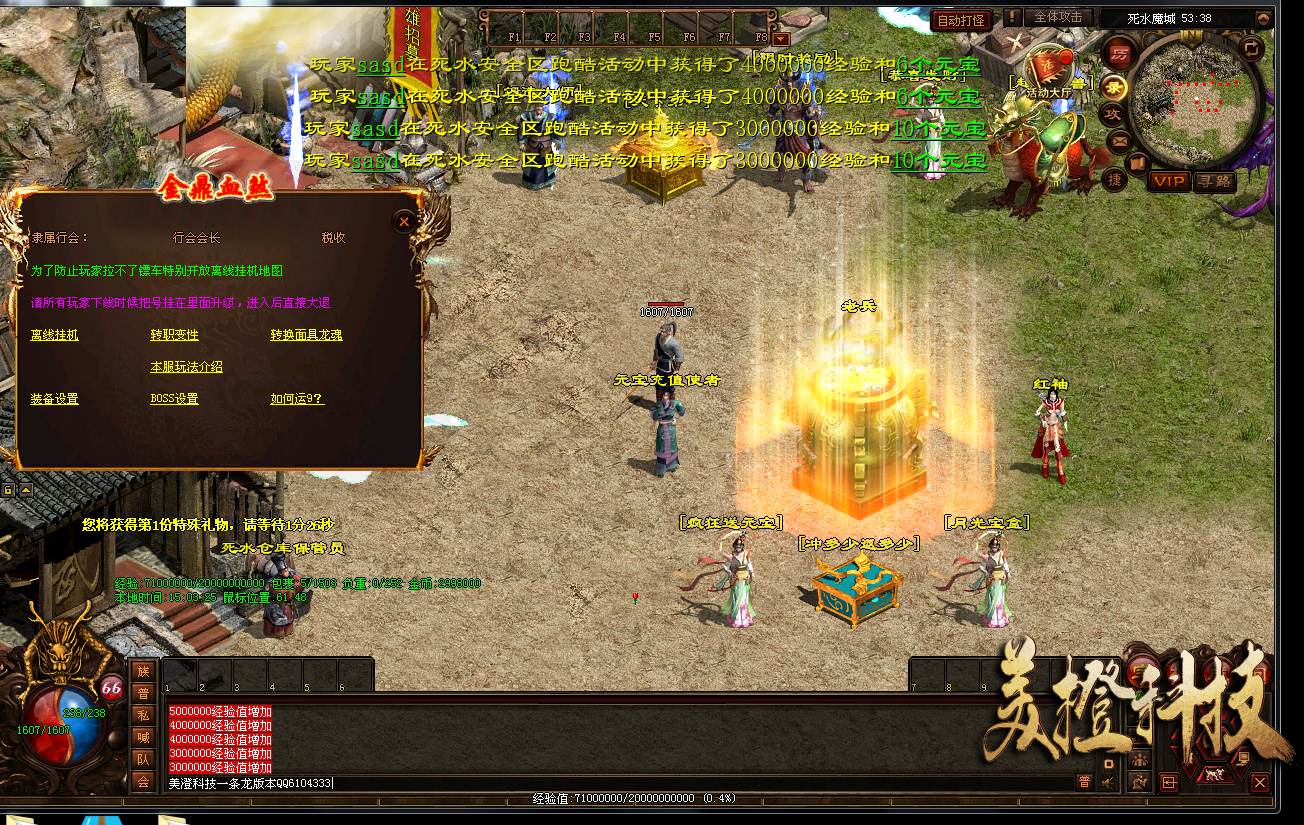Open the mail icon beside the minimap
The image size is (1304, 825).
tap(1118, 139)
